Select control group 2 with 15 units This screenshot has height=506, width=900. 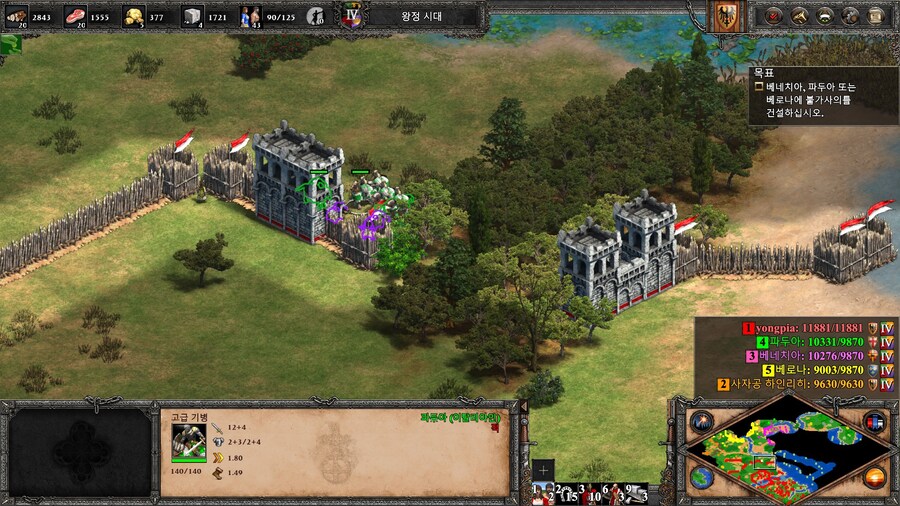(566, 493)
